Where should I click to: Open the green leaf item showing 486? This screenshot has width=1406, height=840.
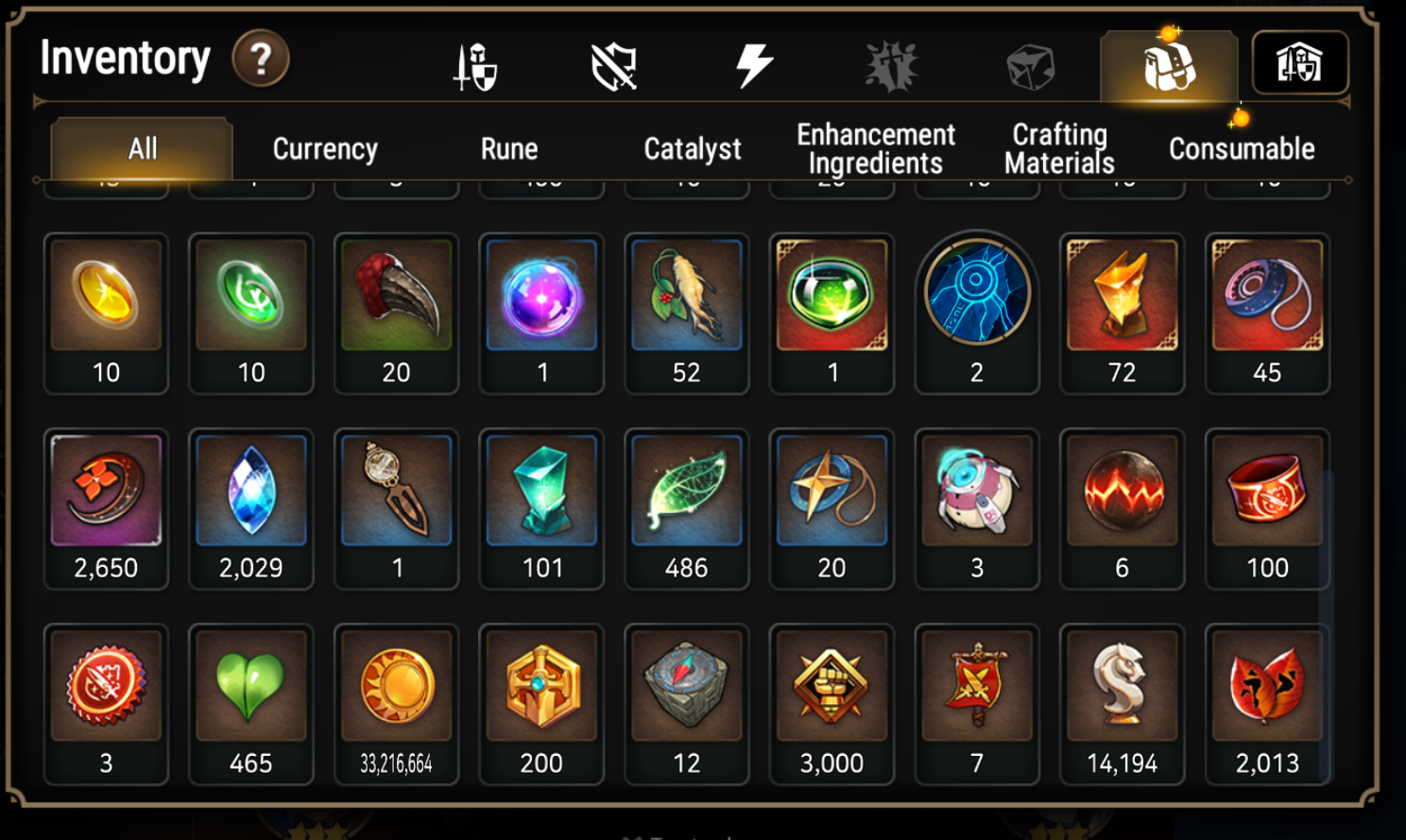[x=687, y=489]
